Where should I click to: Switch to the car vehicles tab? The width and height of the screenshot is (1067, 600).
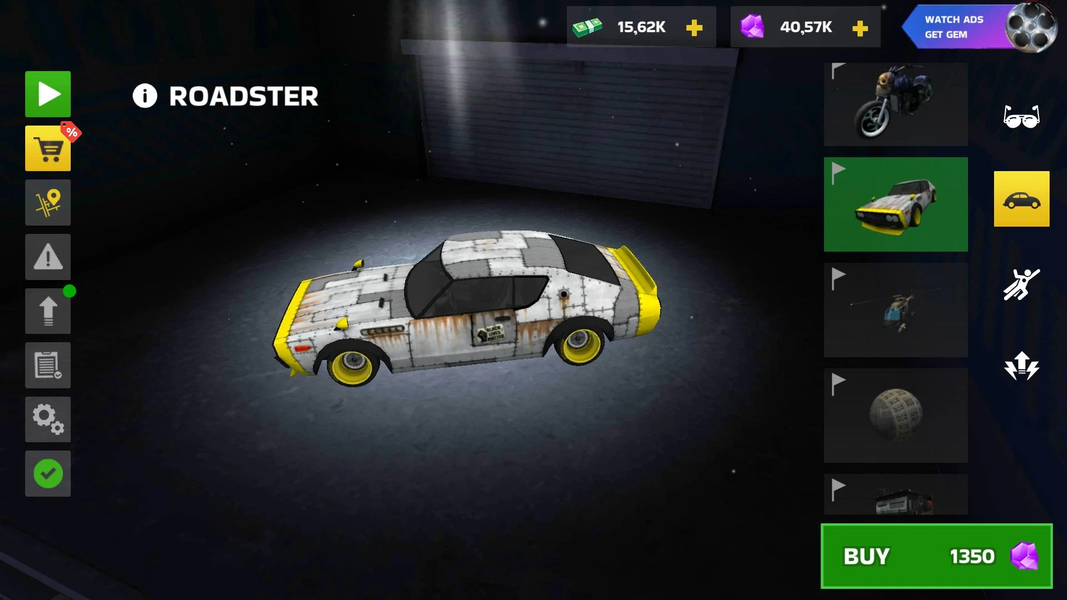pos(1021,199)
